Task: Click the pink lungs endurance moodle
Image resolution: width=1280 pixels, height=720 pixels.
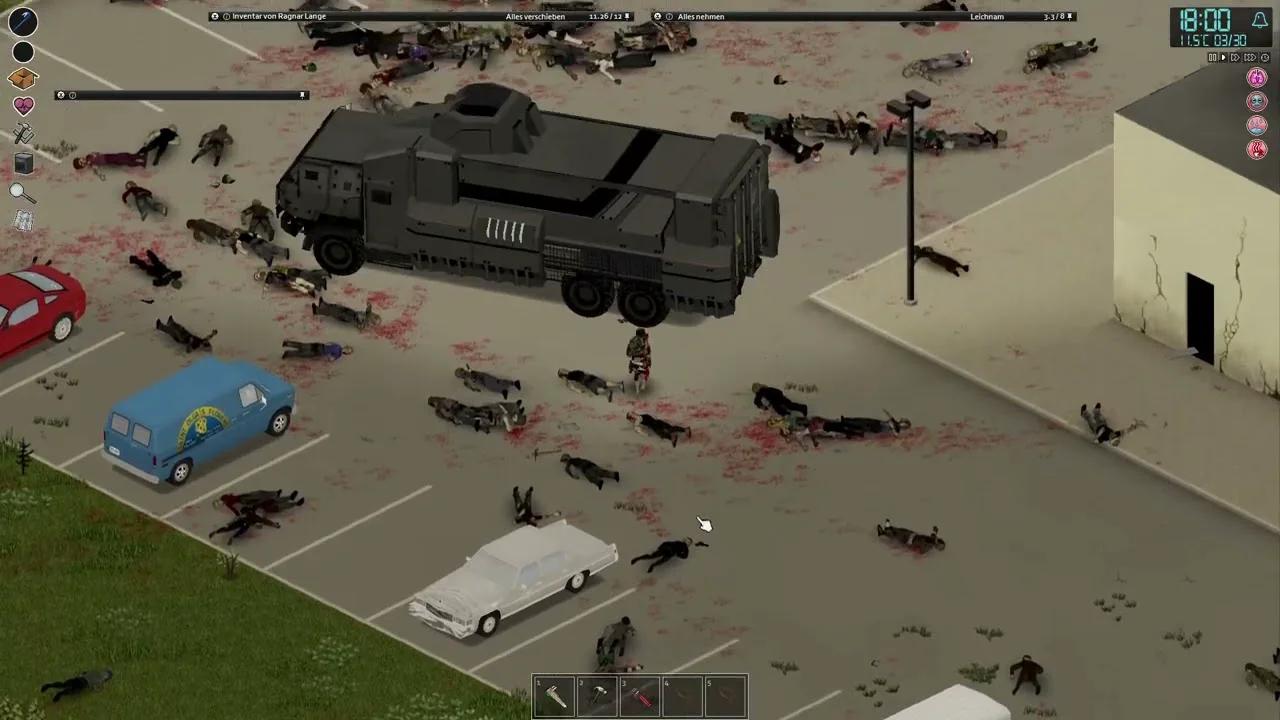Action: pyautogui.click(x=1257, y=77)
